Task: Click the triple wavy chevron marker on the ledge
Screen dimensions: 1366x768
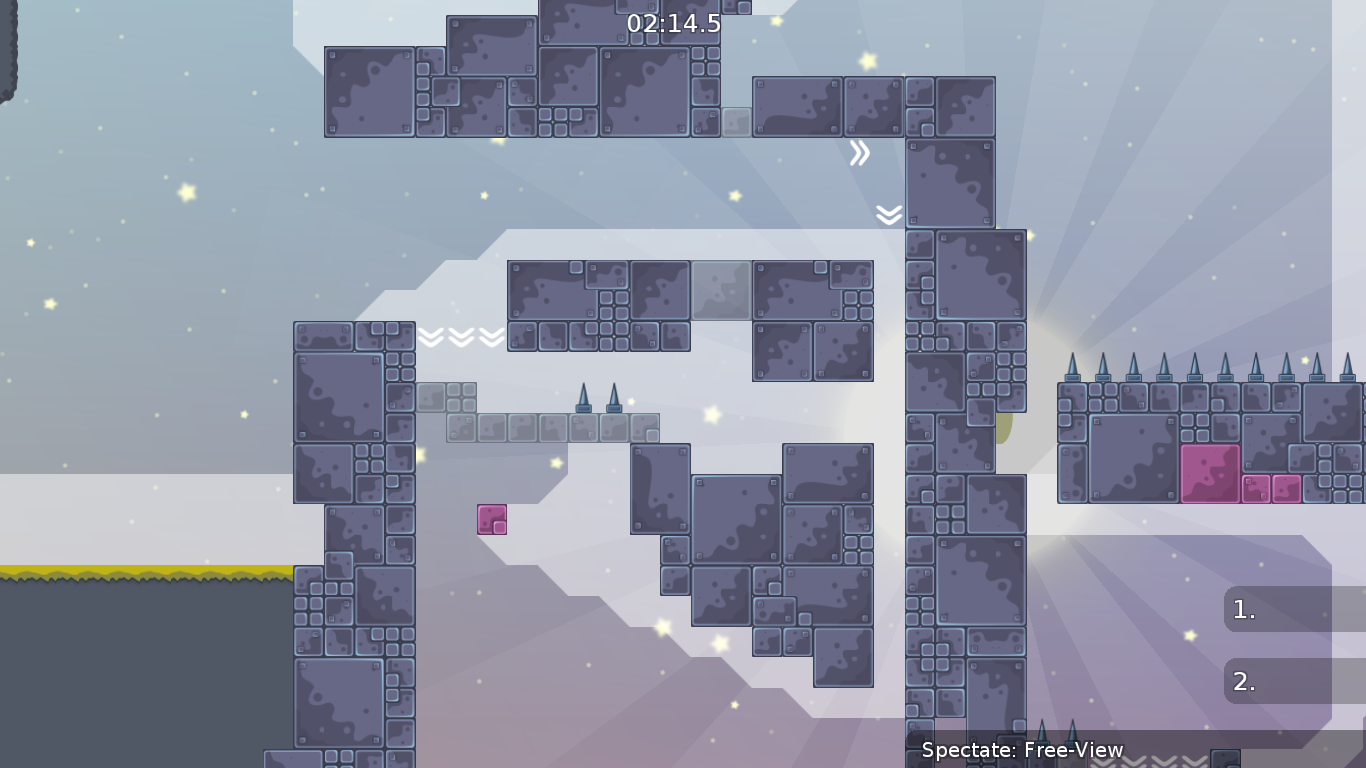Action: (x=460, y=338)
